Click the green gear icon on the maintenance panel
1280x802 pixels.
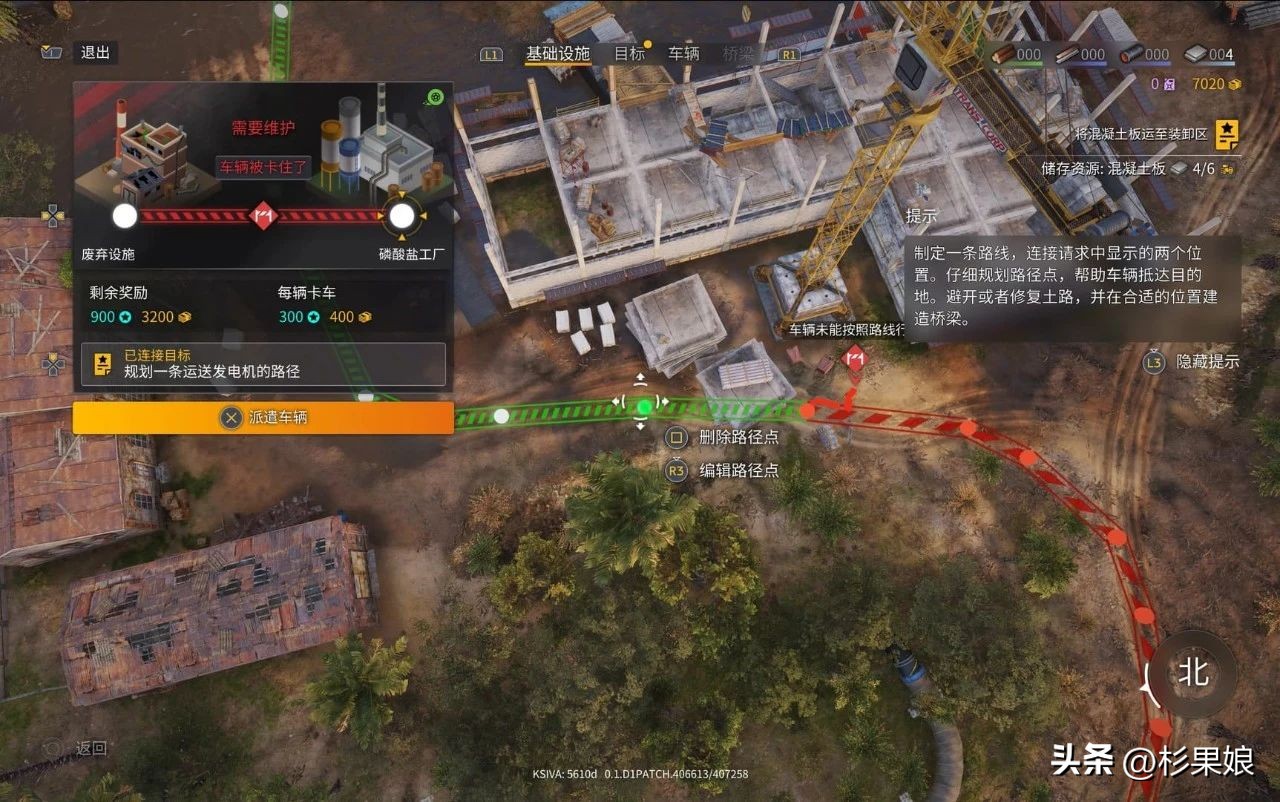(435, 97)
